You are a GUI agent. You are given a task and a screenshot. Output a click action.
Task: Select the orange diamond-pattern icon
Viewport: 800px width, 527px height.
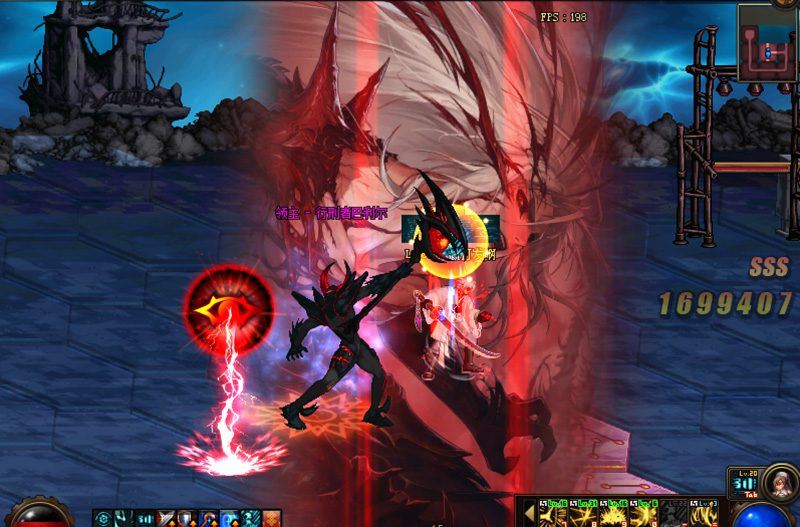271,518
